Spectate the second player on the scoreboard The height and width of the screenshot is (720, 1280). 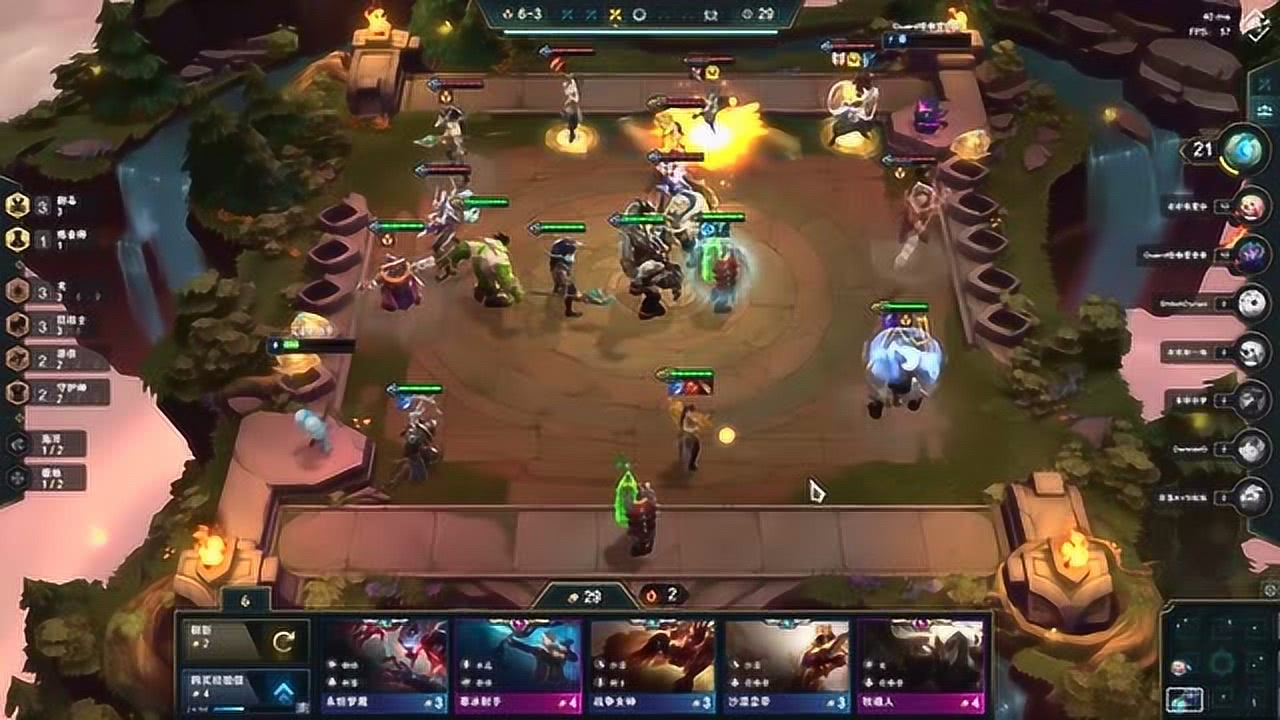(x=1250, y=205)
